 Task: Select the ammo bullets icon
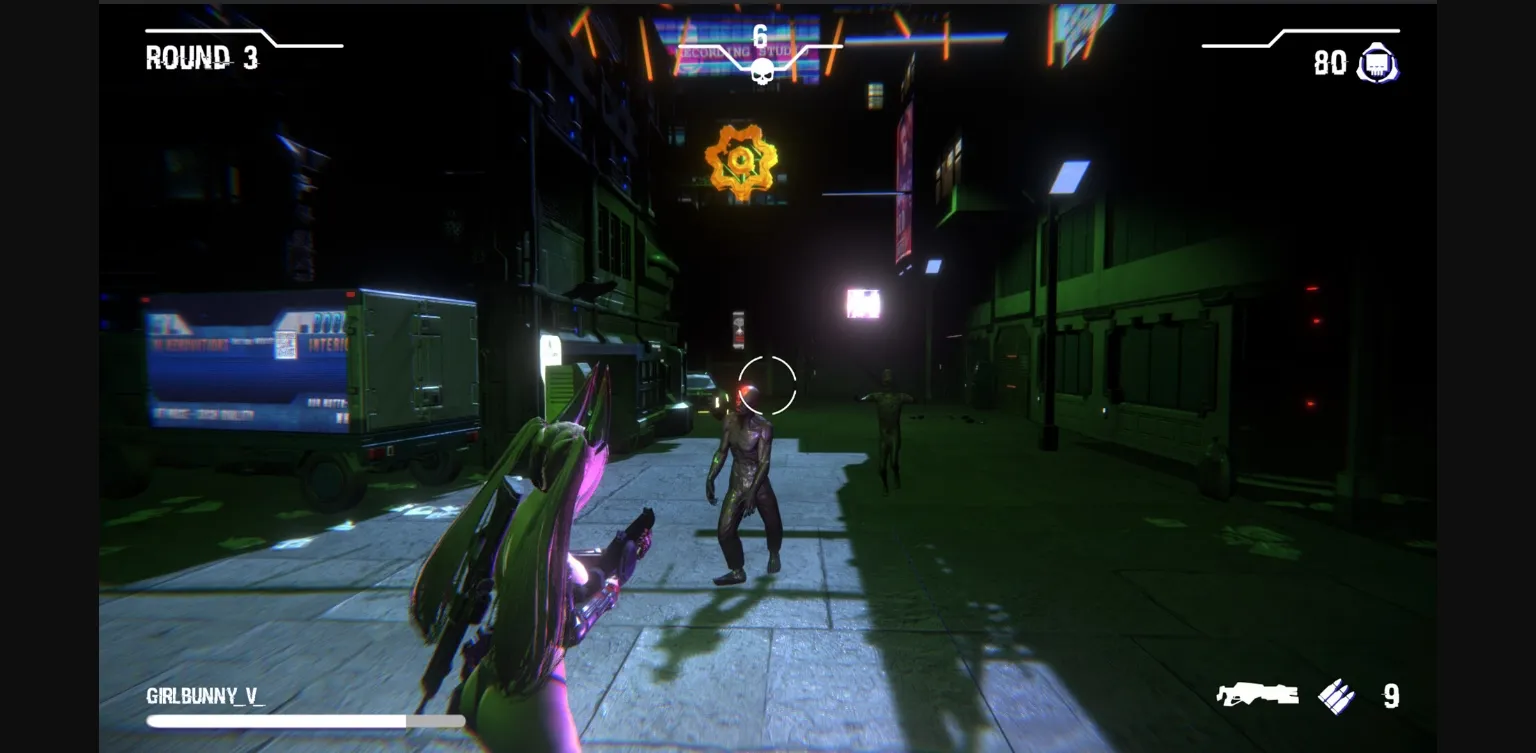coord(1336,696)
